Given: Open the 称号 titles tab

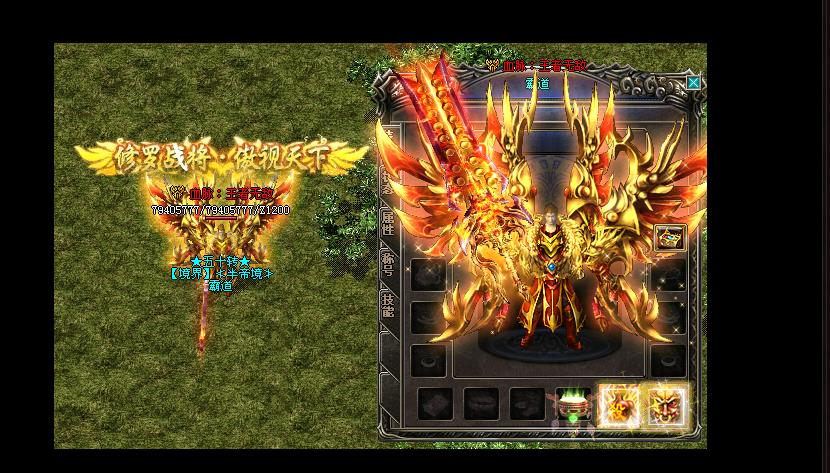Looking at the screenshot, I should [388, 266].
